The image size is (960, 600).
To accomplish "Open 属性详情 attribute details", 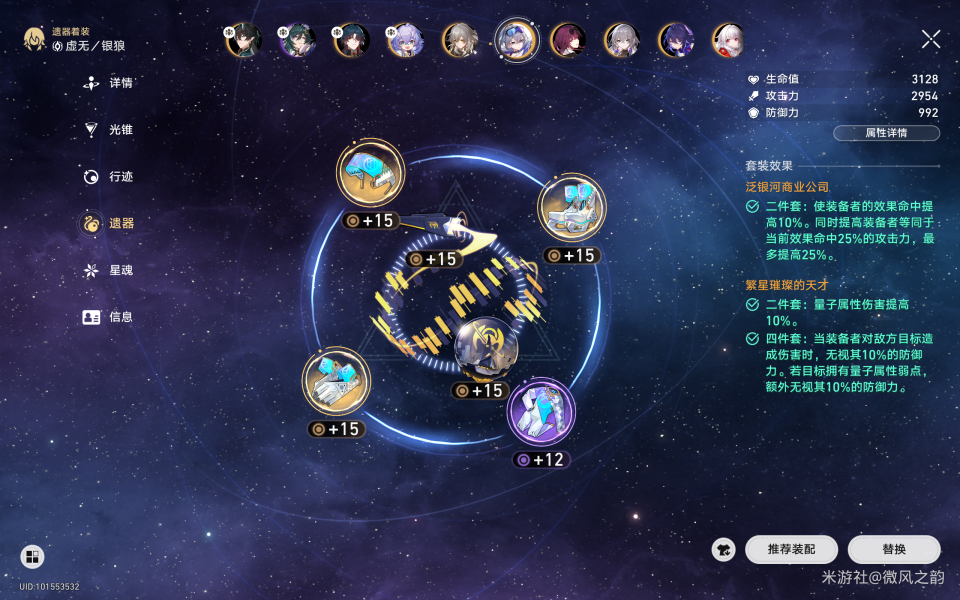I will pyautogui.click(x=886, y=133).
